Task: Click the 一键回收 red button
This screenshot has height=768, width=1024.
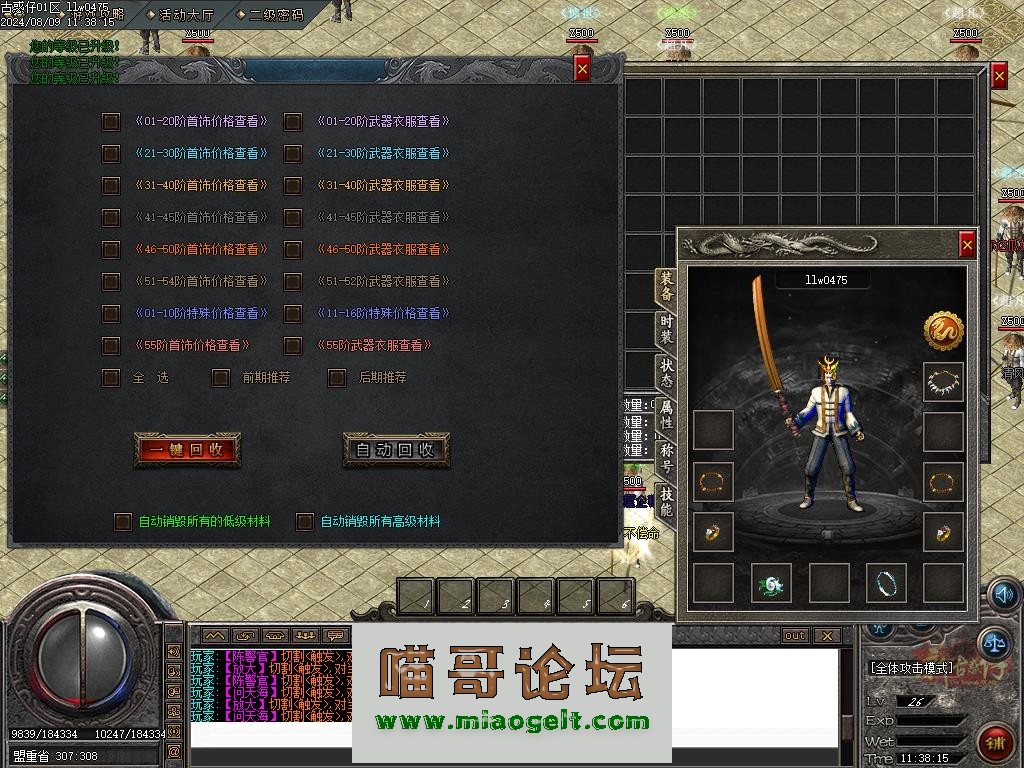Action: [187, 450]
